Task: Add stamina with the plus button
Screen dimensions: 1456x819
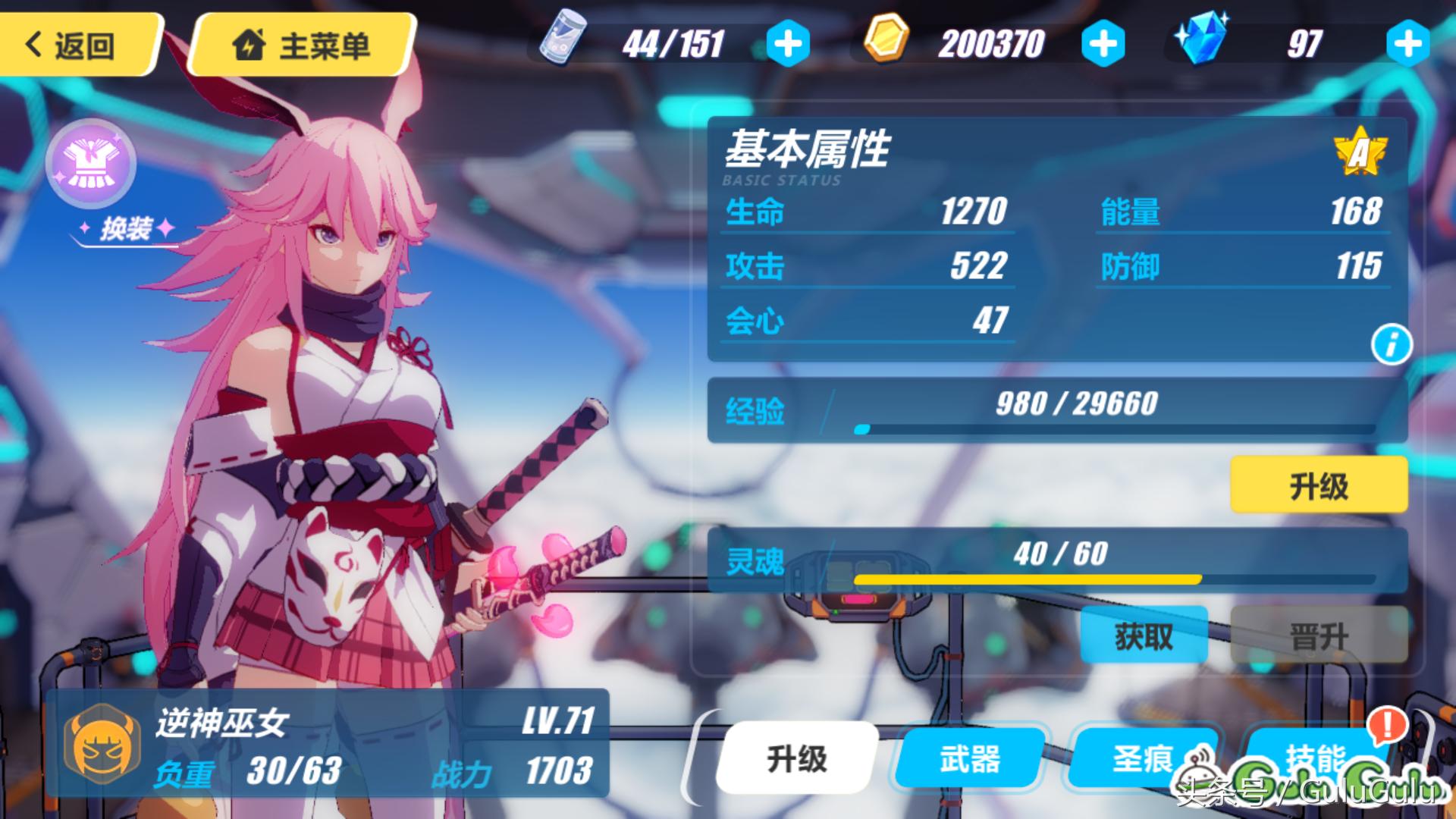Action: (x=787, y=44)
